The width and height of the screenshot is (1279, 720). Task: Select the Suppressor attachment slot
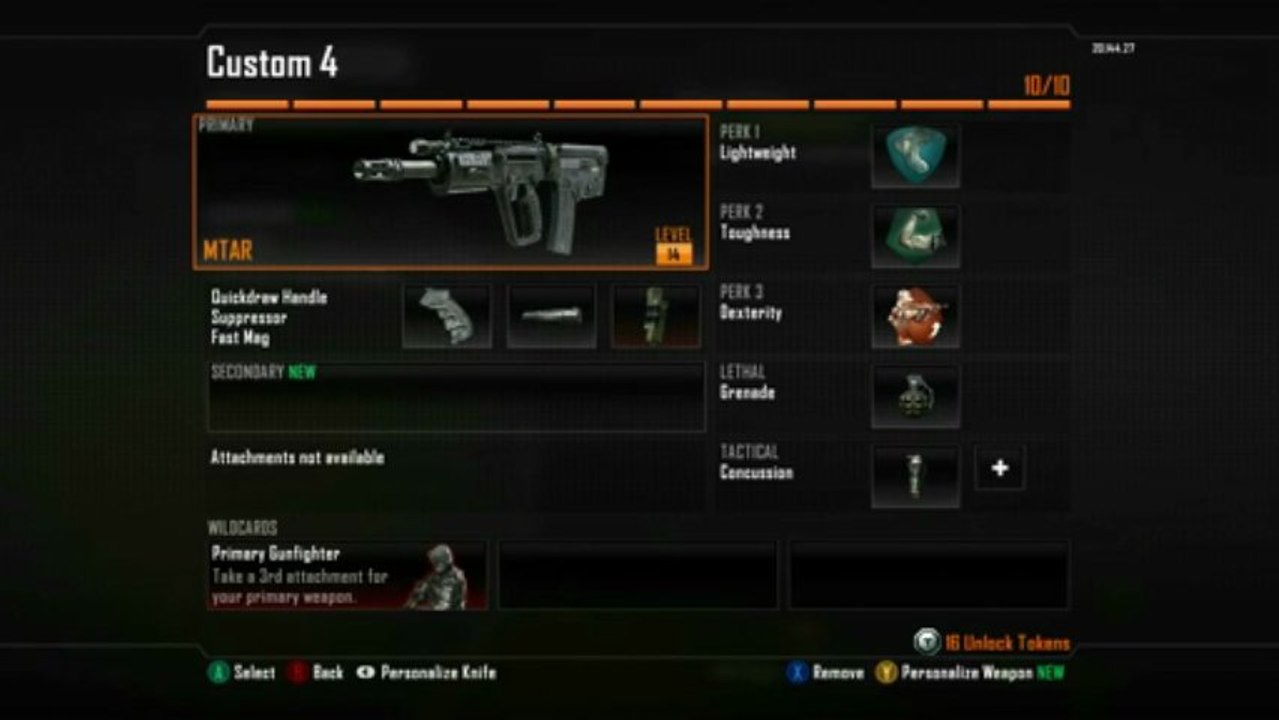pos(551,316)
